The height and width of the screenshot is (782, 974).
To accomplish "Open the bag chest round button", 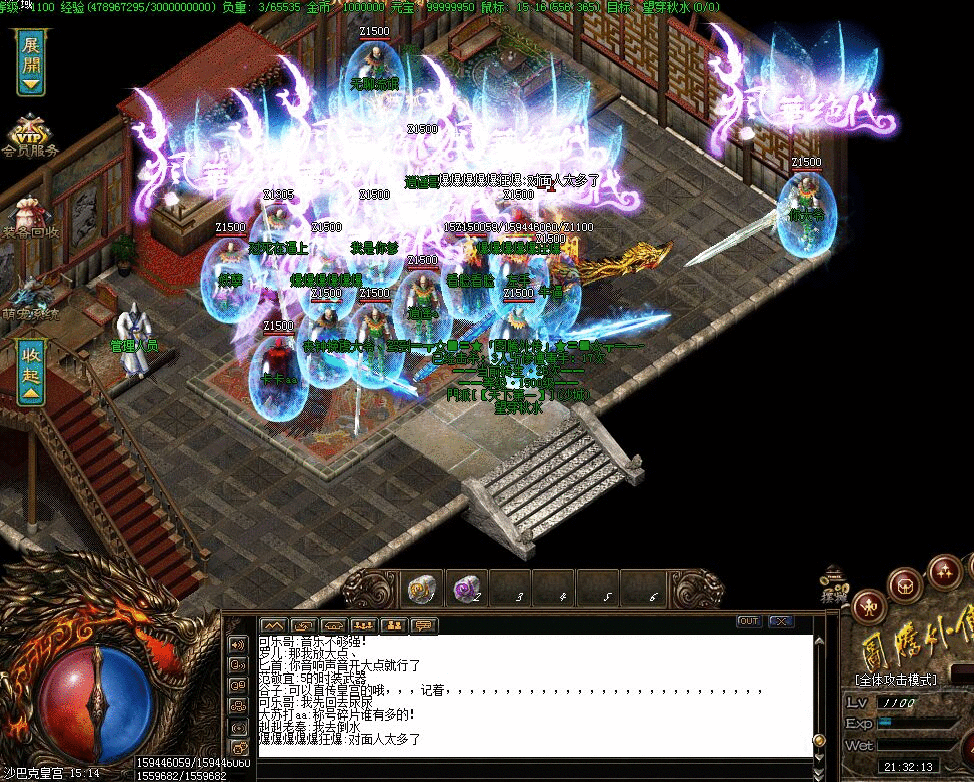I will pyautogui.click(x=906, y=582).
